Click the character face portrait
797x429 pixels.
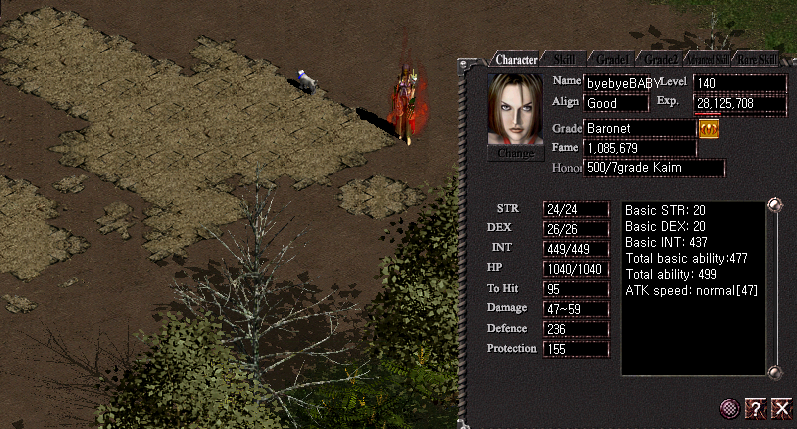516,109
